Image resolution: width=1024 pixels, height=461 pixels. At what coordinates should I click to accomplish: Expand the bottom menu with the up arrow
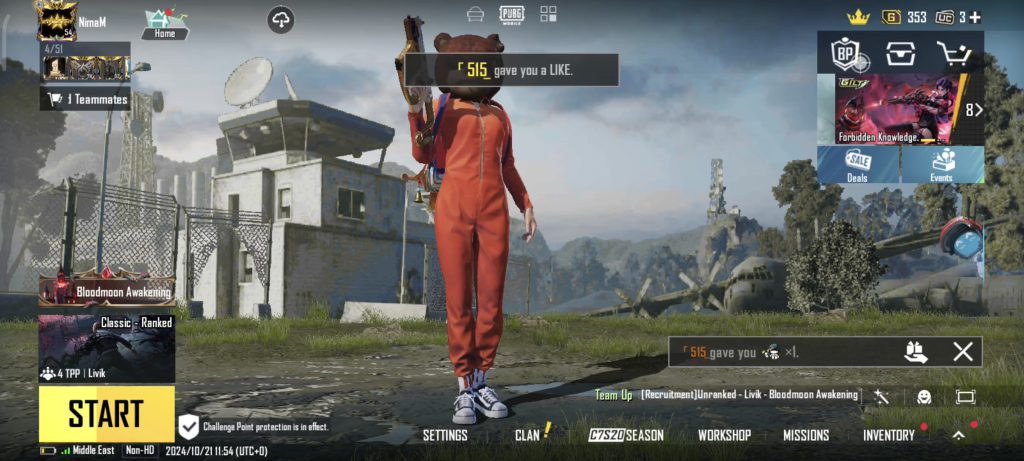(x=958, y=435)
